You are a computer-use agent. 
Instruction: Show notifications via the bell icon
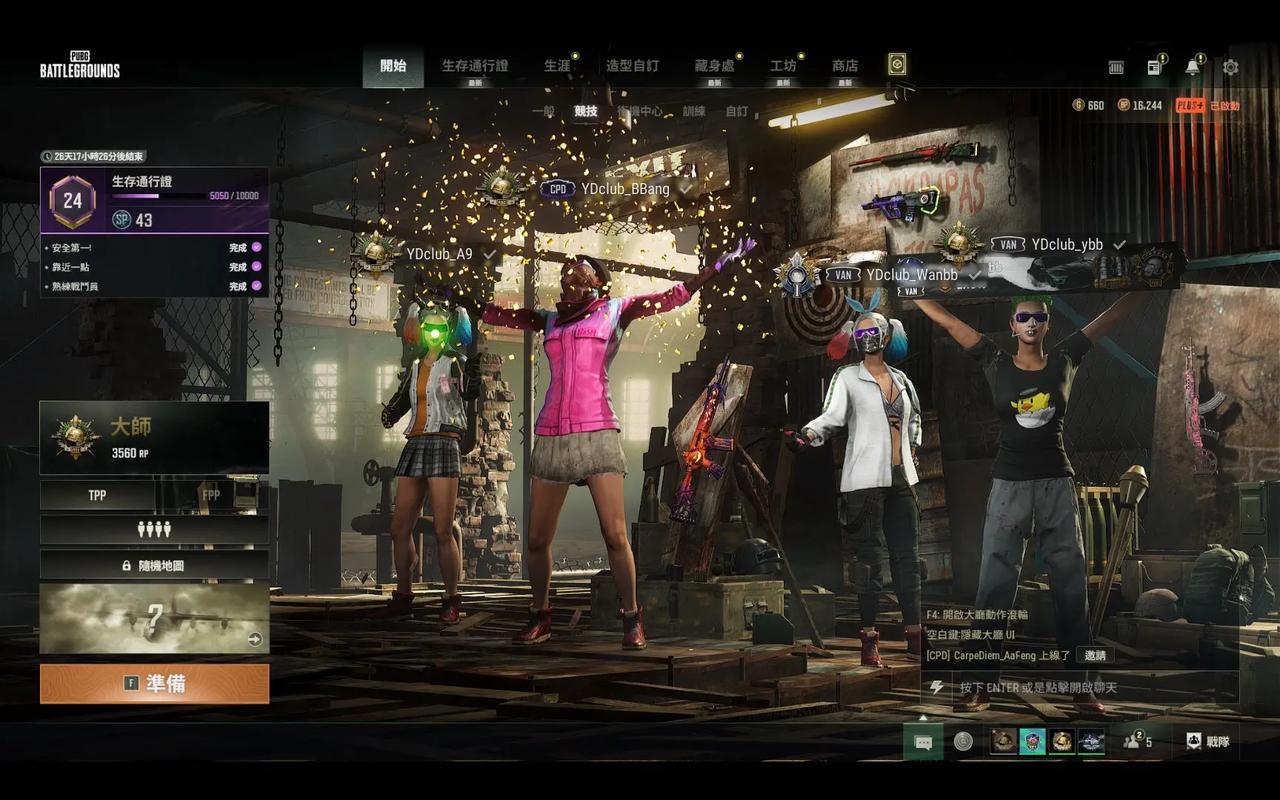[1192, 67]
